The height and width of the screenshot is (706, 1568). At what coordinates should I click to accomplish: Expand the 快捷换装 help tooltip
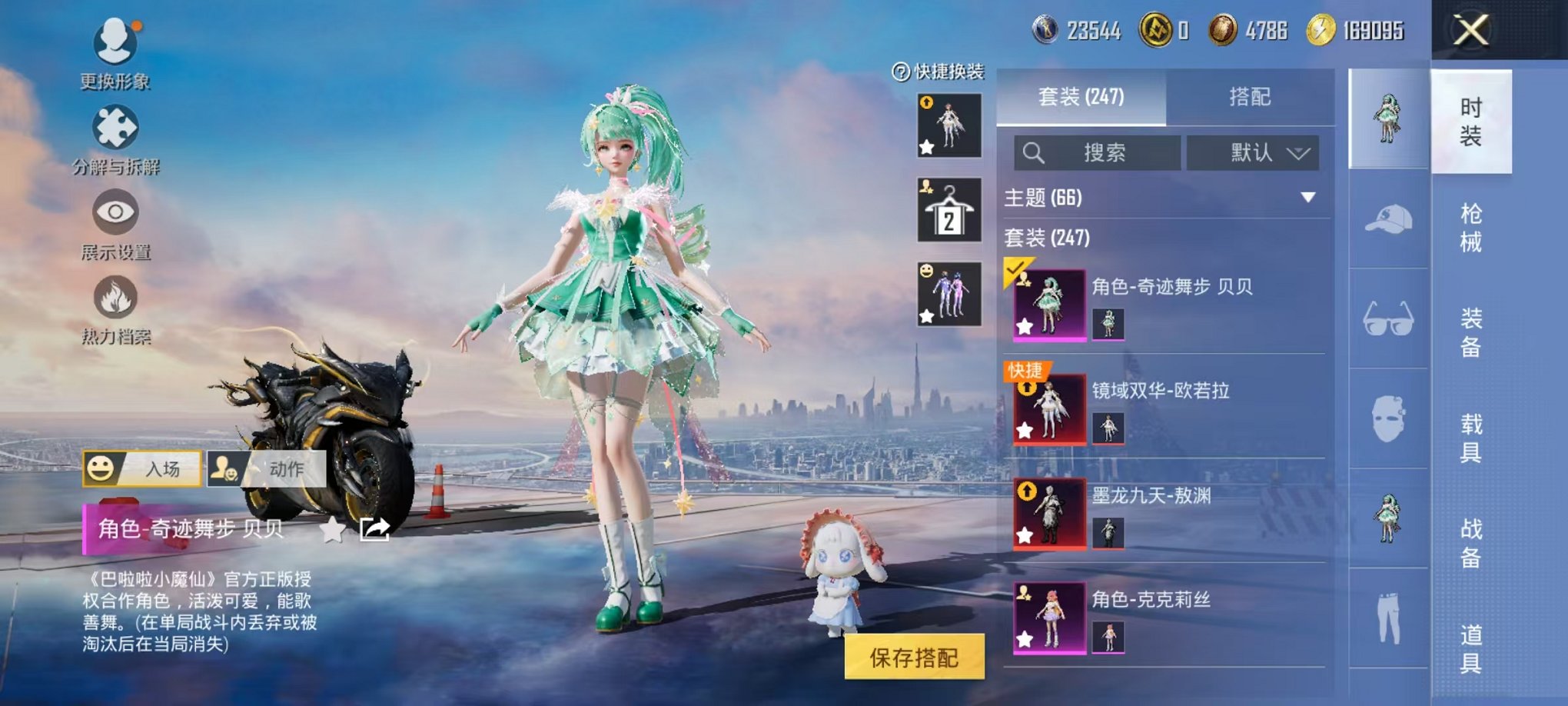pyautogui.click(x=899, y=73)
